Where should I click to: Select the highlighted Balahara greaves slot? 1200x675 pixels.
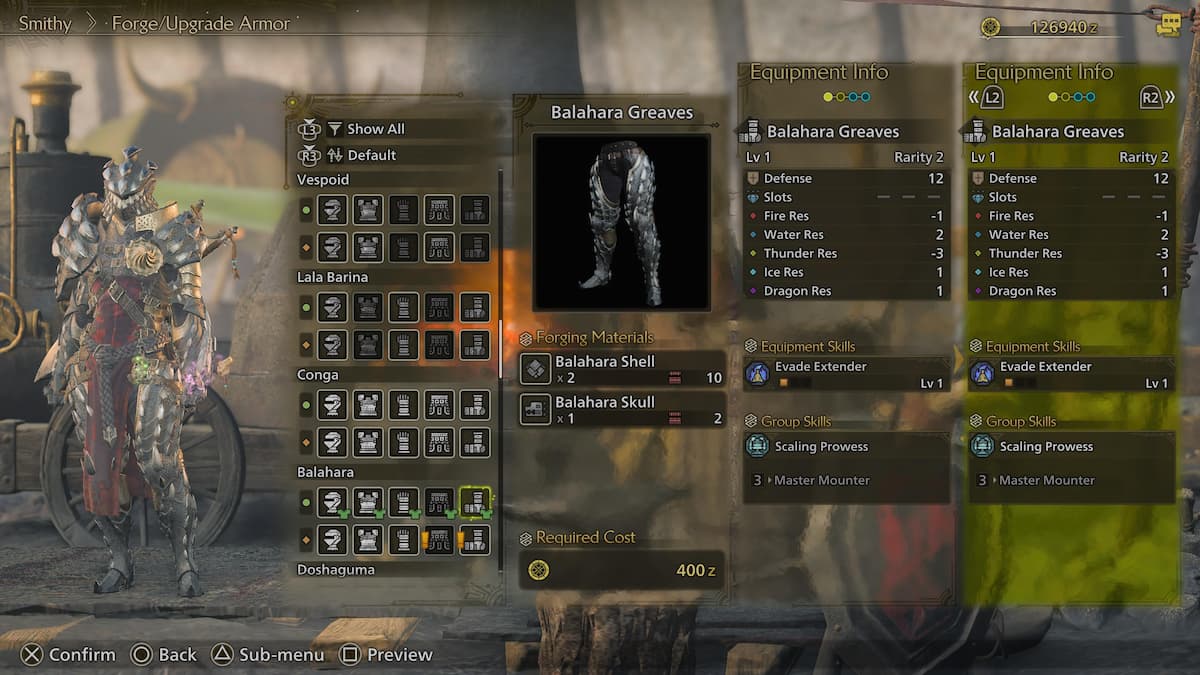click(x=475, y=502)
